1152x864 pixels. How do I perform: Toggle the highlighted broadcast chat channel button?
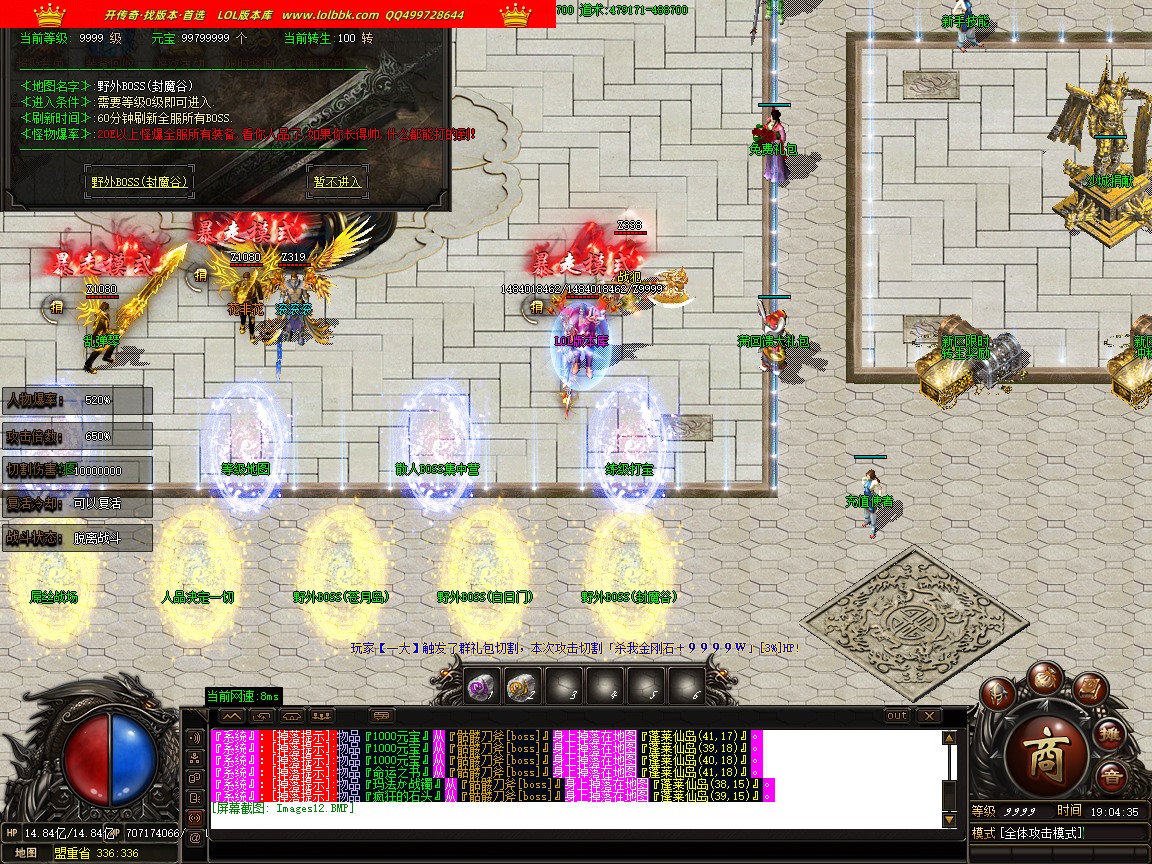194,817
